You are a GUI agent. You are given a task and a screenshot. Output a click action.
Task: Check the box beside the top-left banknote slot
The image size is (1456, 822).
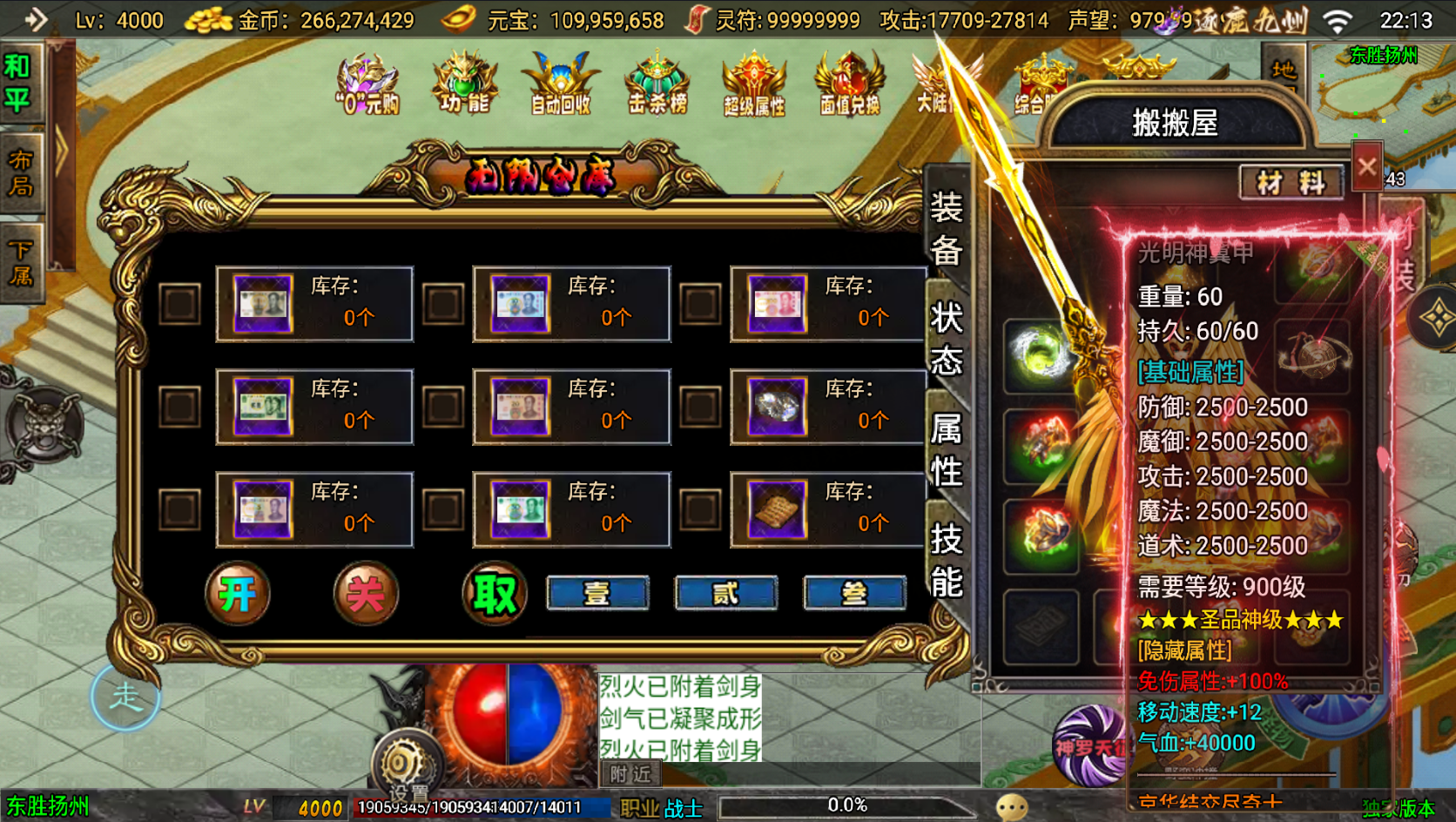click(x=179, y=305)
